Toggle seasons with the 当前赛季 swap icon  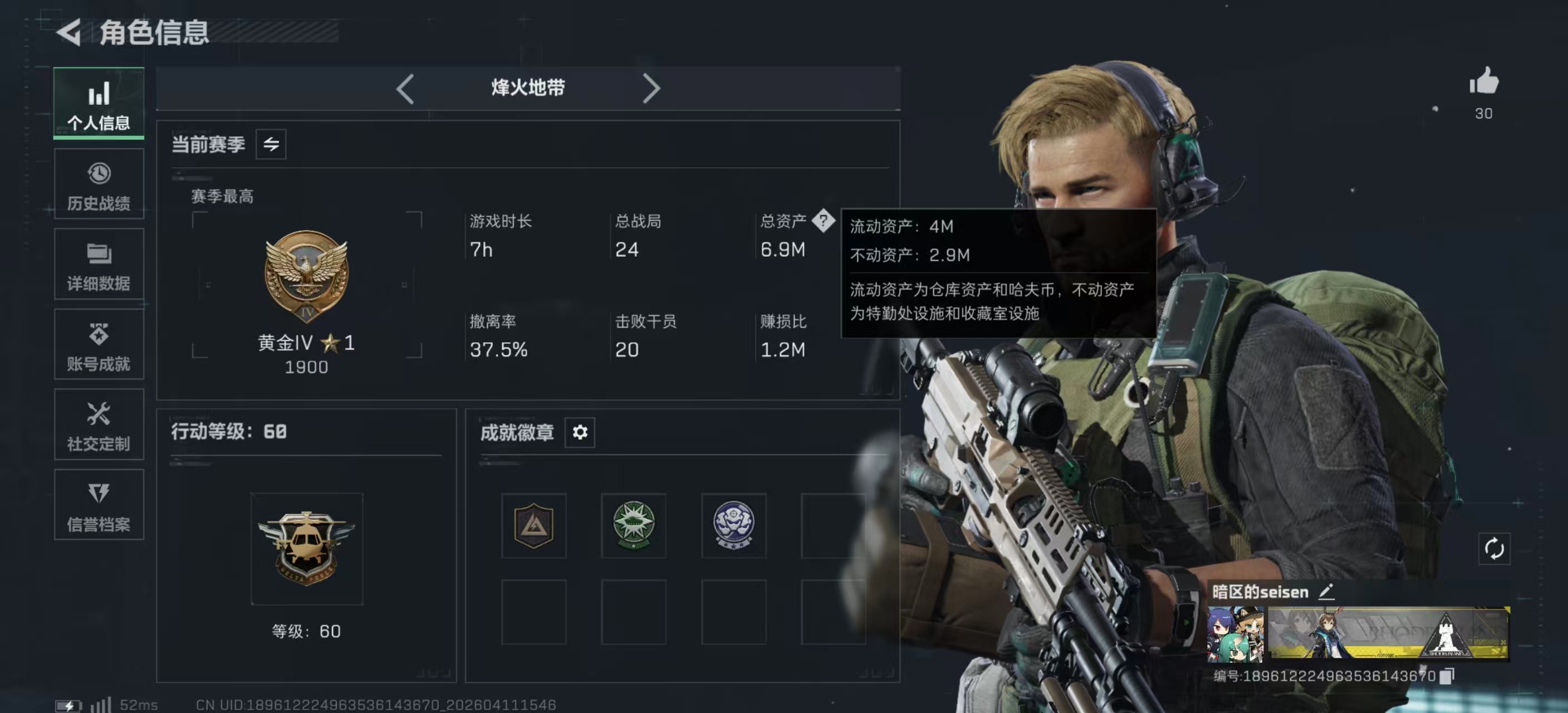point(272,144)
